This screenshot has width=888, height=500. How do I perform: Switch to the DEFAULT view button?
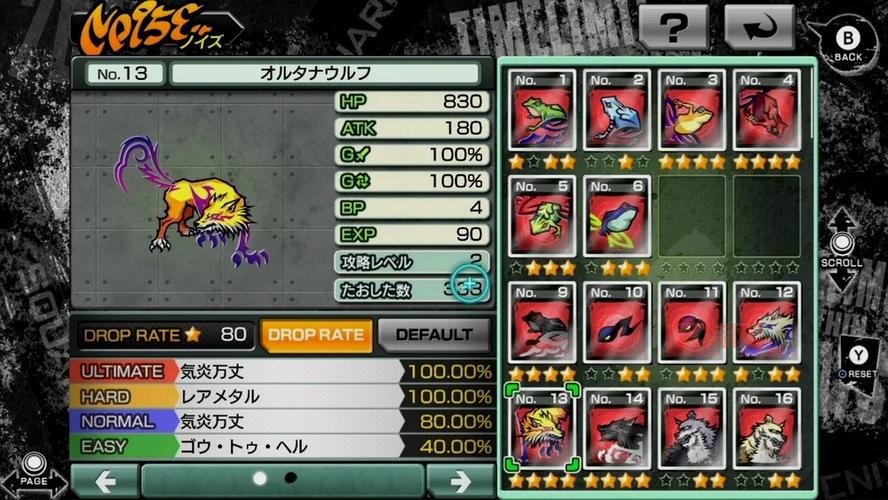click(434, 335)
